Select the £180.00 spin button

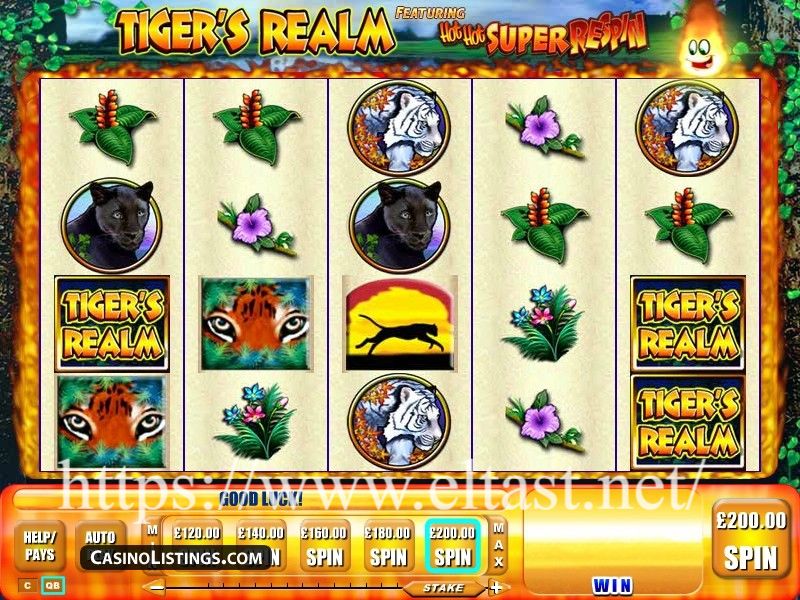tap(389, 545)
